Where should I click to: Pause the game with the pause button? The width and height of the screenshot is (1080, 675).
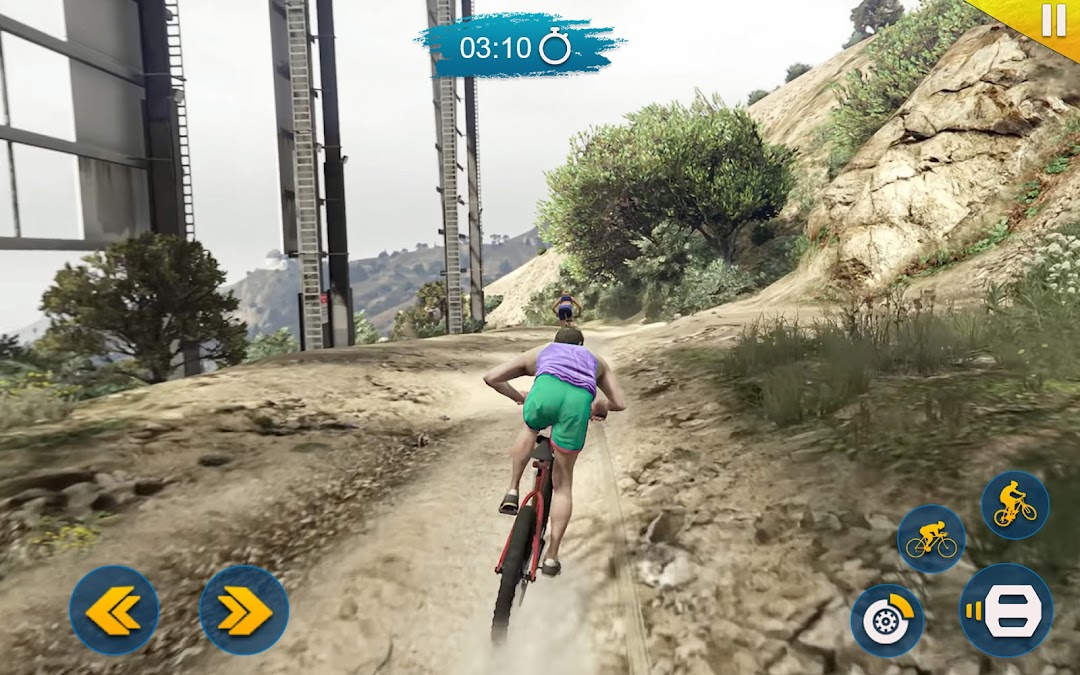[1053, 20]
